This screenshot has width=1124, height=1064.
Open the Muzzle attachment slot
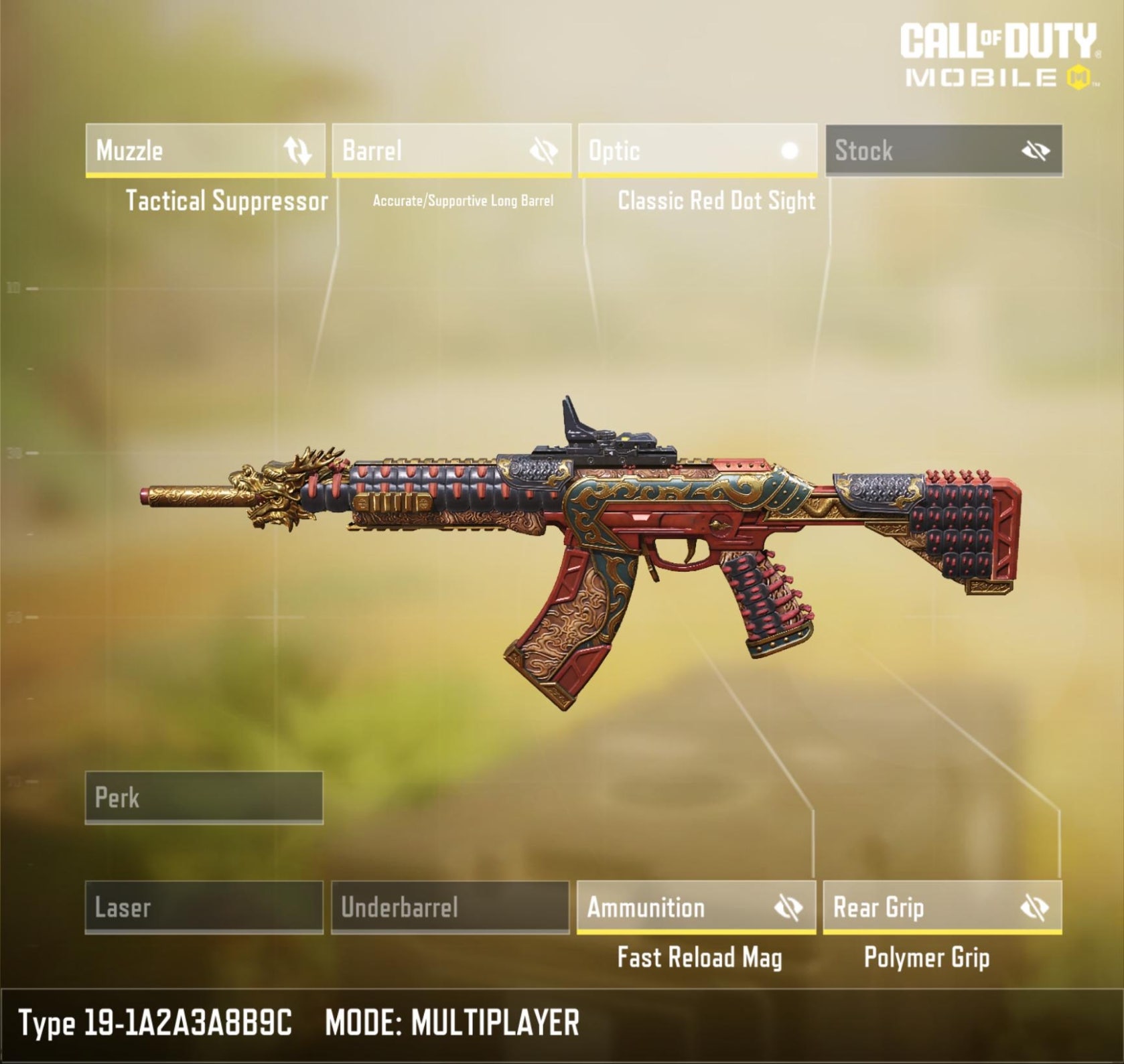[x=181, y=151]
